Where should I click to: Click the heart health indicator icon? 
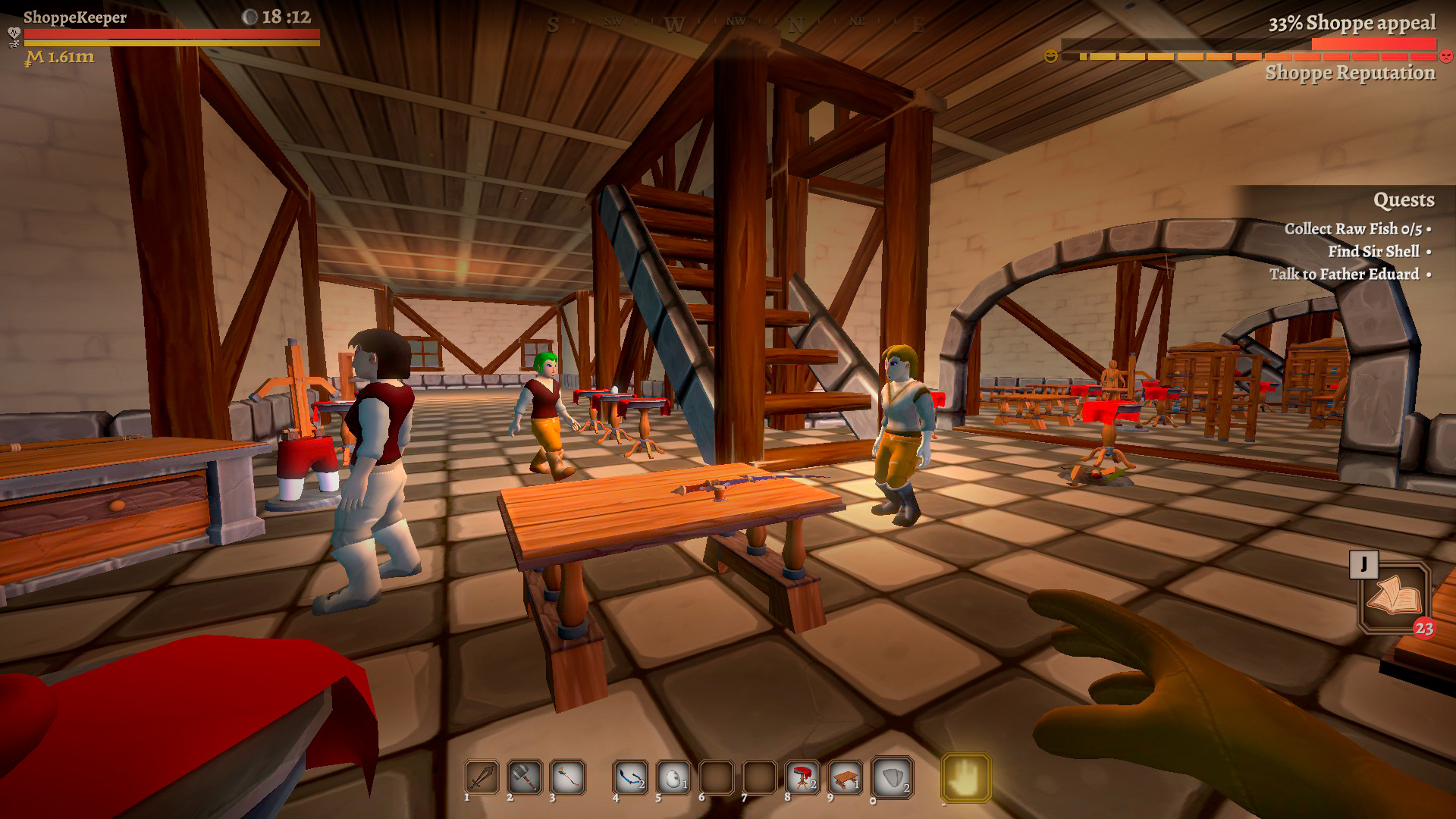(14, 33)
